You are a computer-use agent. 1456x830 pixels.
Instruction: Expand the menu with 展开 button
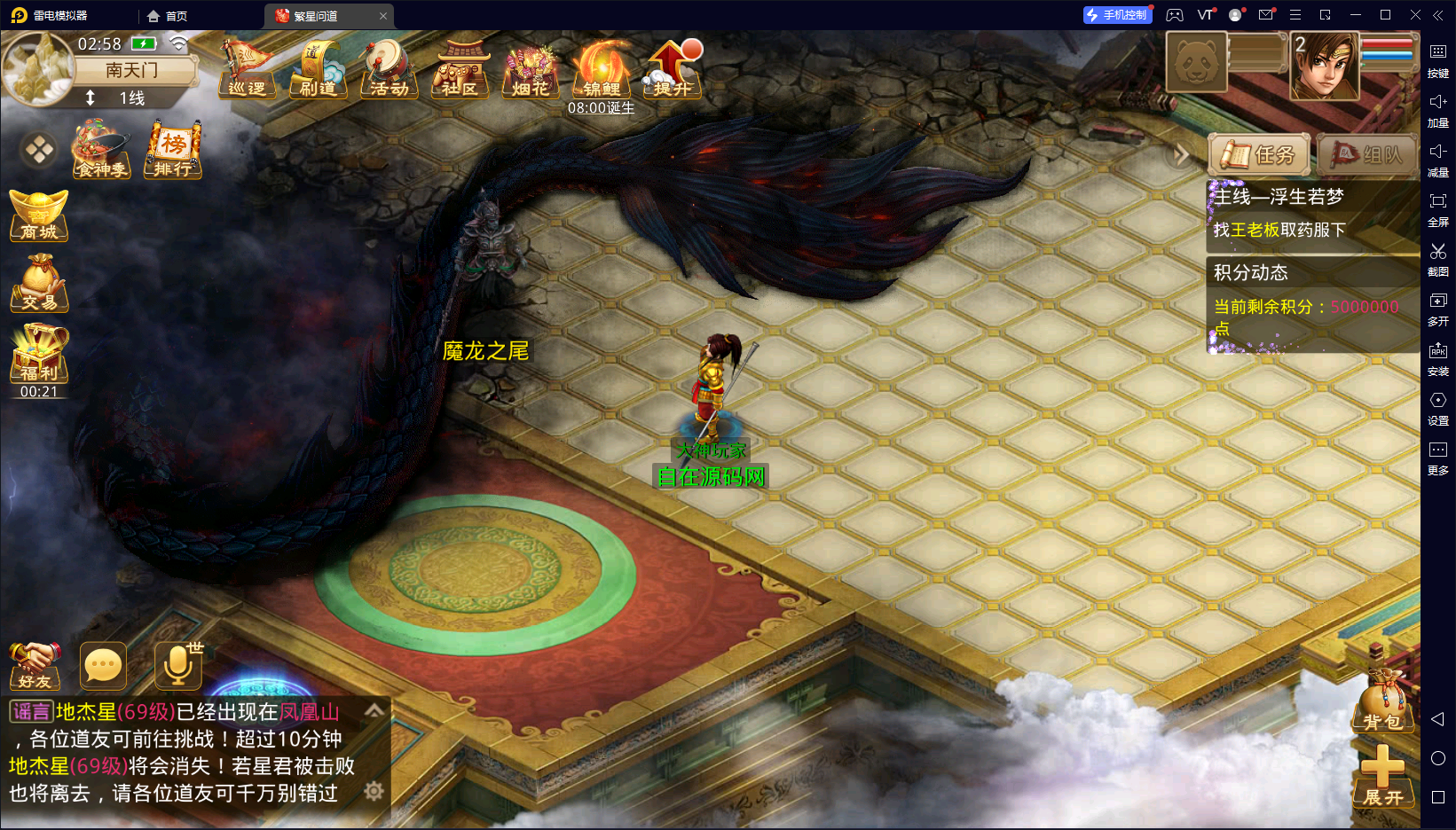[1382, 778]
